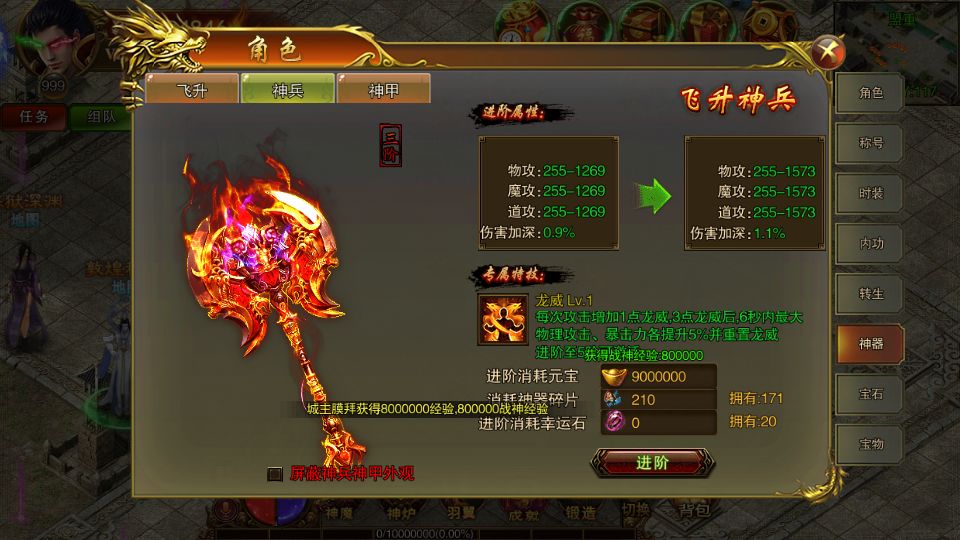Screen dimensions: 960x540
Task: Click the 元宝 gold ingot icon
Action: tap(613, 377)
